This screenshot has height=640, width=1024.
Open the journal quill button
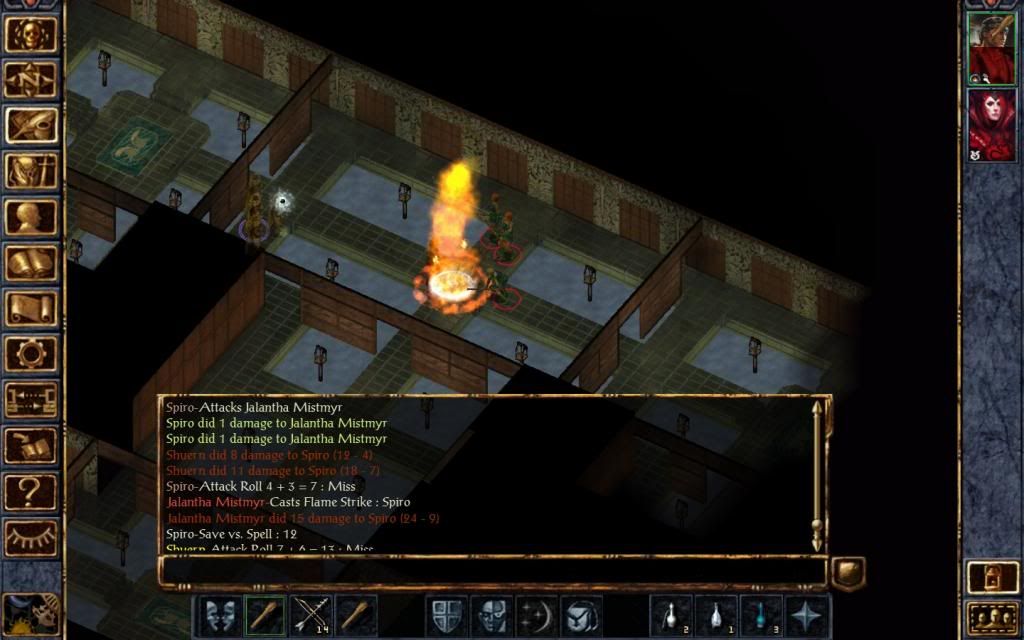[31, 126]
